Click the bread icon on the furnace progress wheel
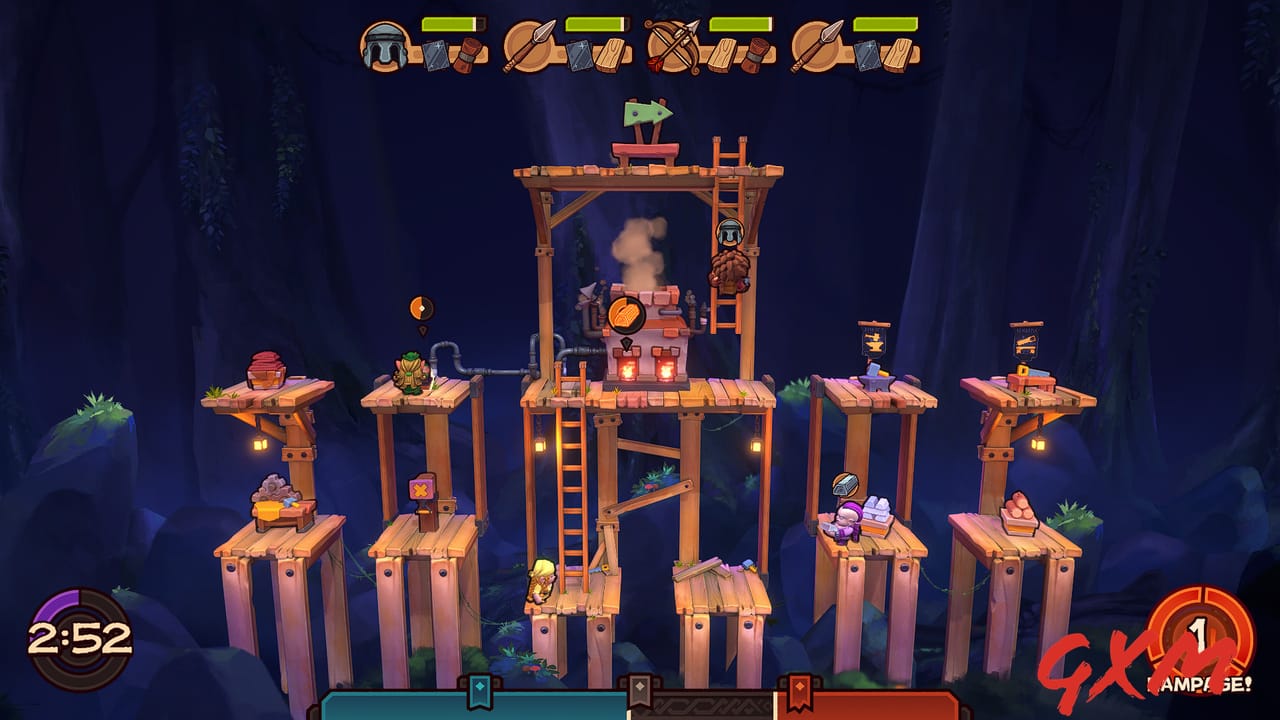The image size is (1280, 720). [627, 316]
